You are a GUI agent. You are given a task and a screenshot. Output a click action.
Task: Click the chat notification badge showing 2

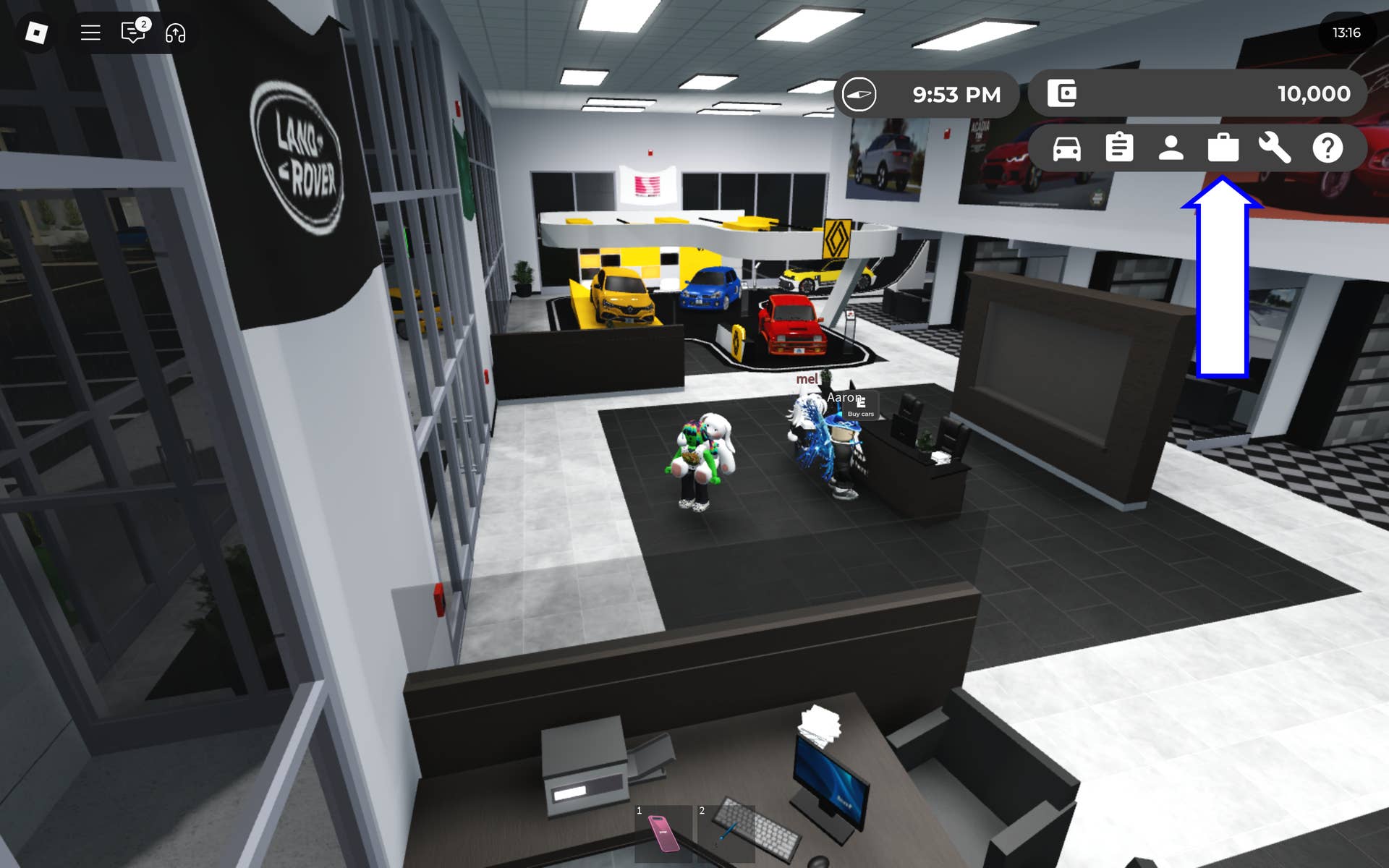coord(144,23)
